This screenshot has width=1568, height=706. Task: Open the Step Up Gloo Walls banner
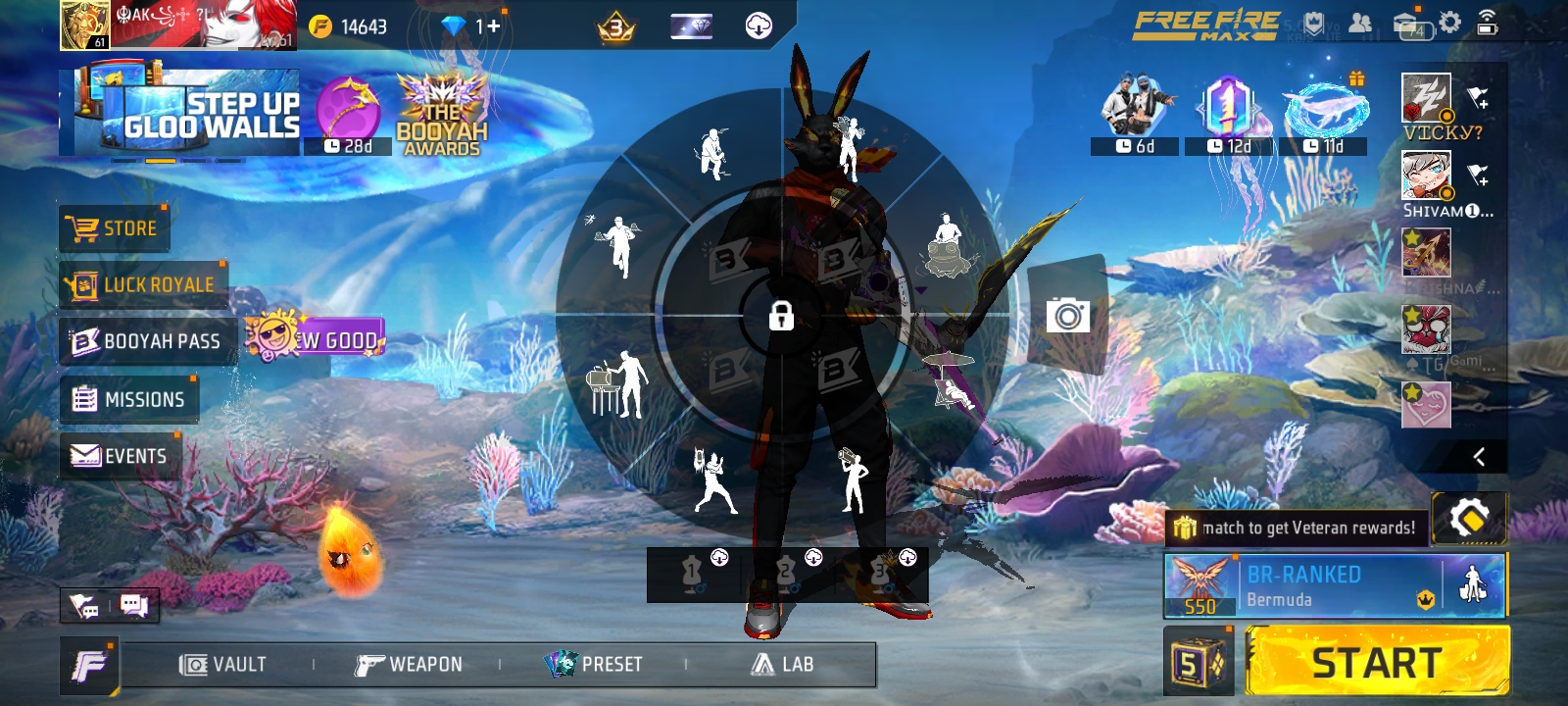[x=180, y=113]
